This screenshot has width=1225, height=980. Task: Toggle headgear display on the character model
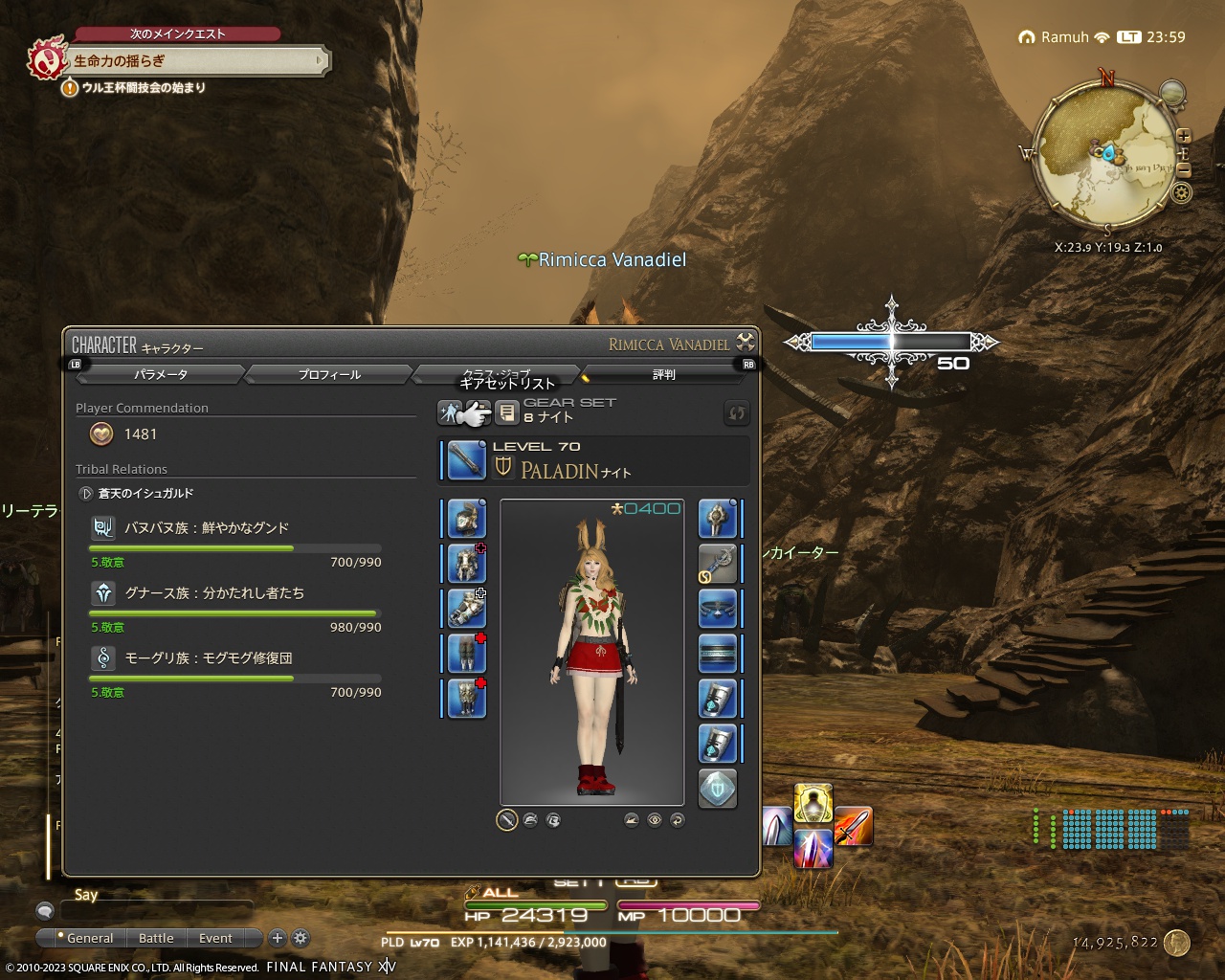pyautogui.click(x=529, y=820)
